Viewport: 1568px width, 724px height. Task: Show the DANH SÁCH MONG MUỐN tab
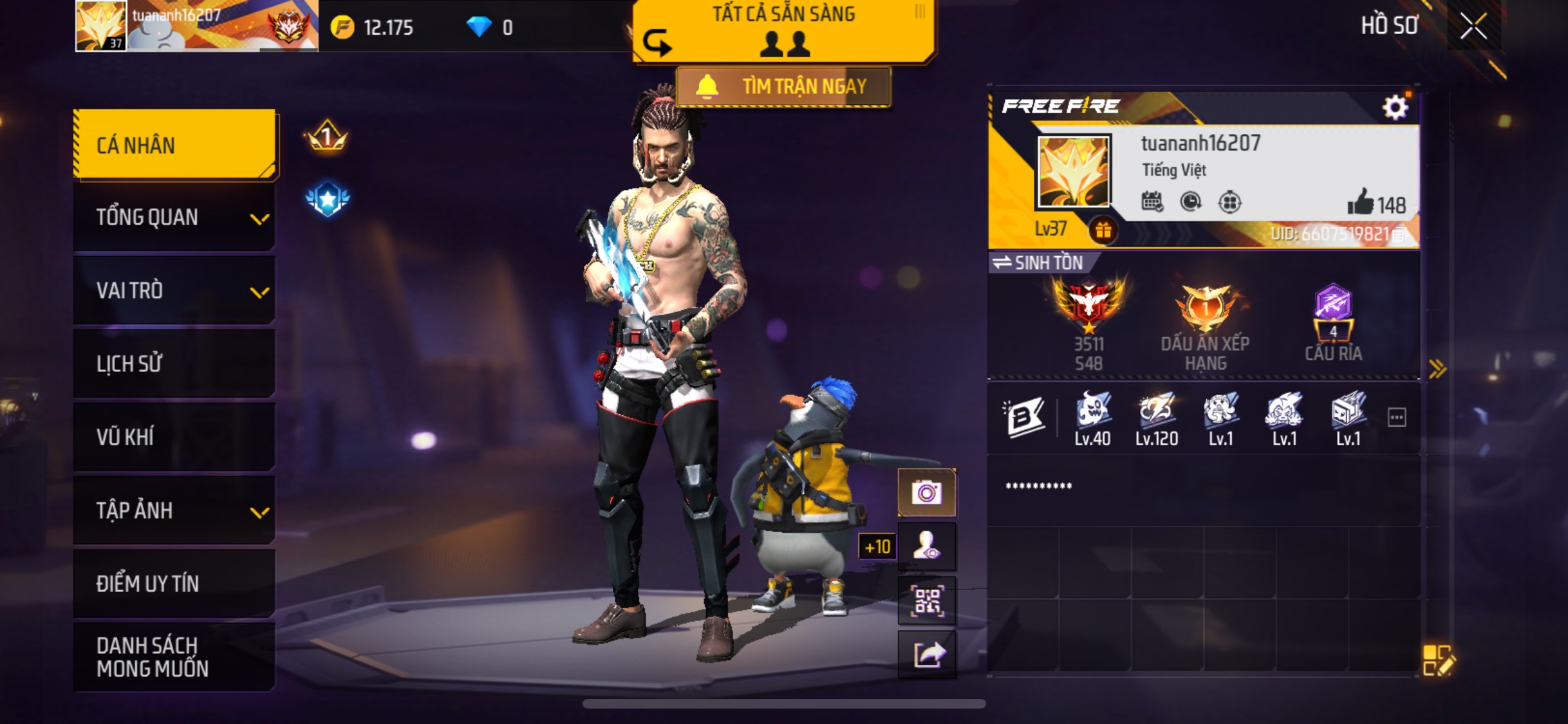click(174, 657)
